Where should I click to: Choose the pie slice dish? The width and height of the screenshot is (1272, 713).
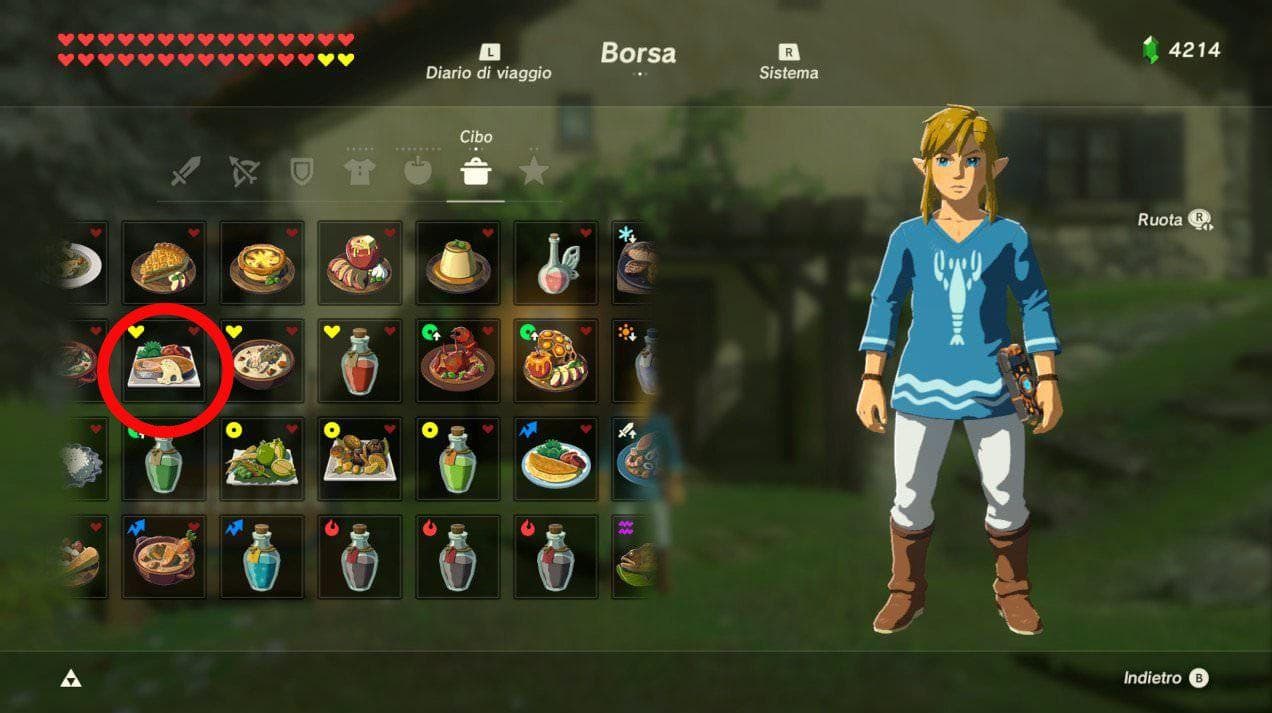tap(164, 264)
